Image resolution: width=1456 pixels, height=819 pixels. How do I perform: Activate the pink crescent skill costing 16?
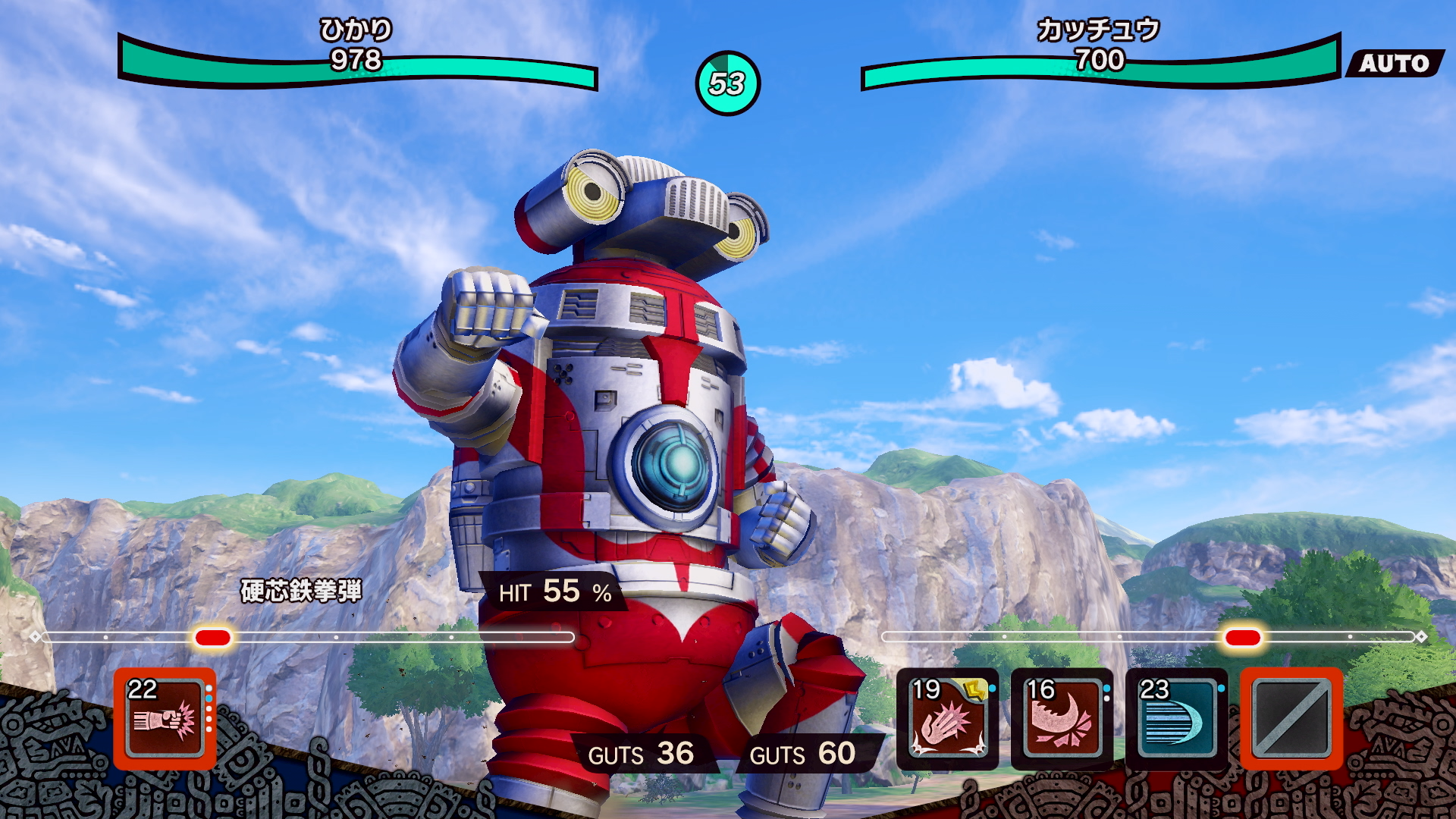pos(1062,718)
